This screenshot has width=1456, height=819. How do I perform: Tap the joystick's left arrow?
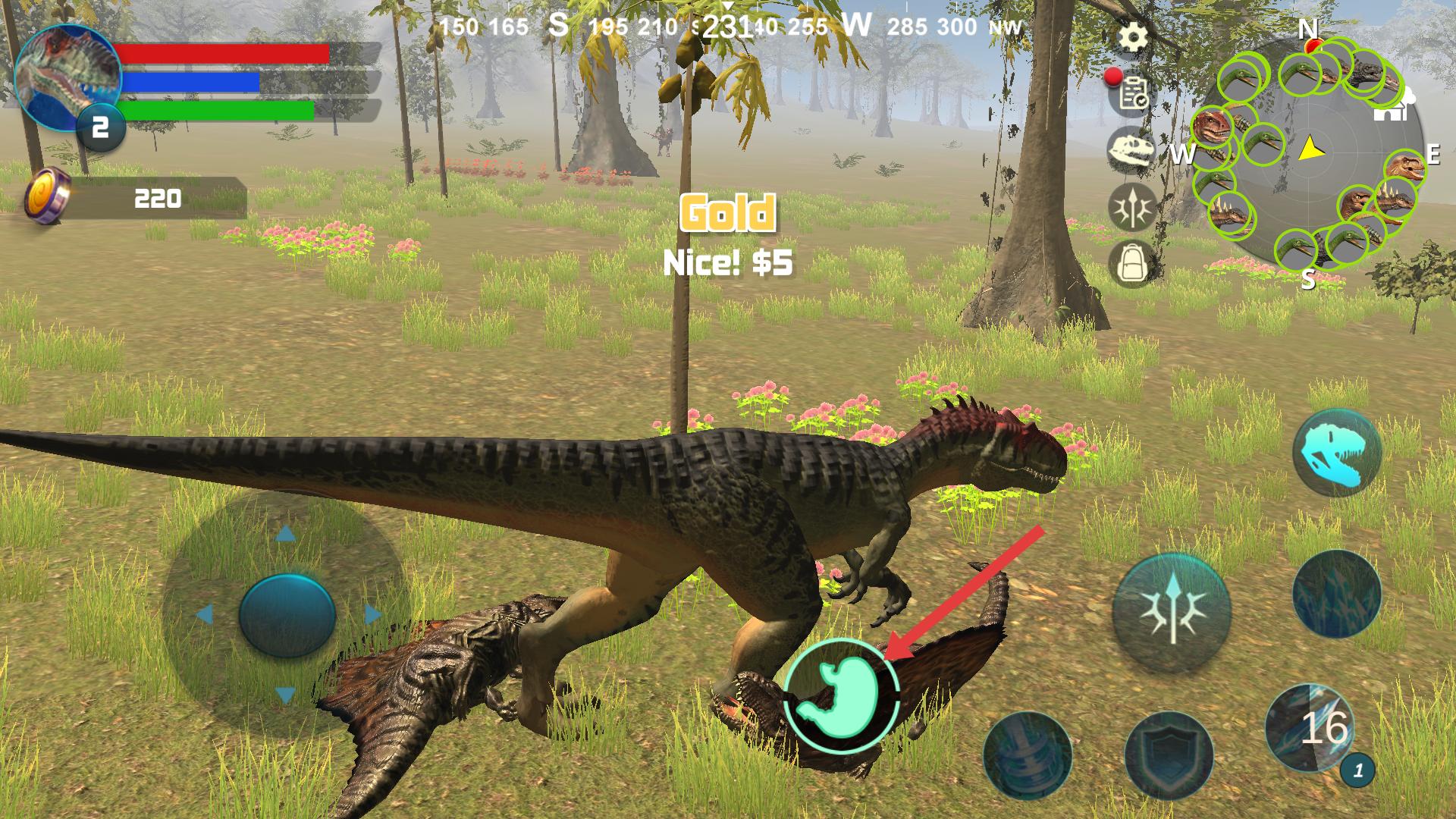coord(203,614)
